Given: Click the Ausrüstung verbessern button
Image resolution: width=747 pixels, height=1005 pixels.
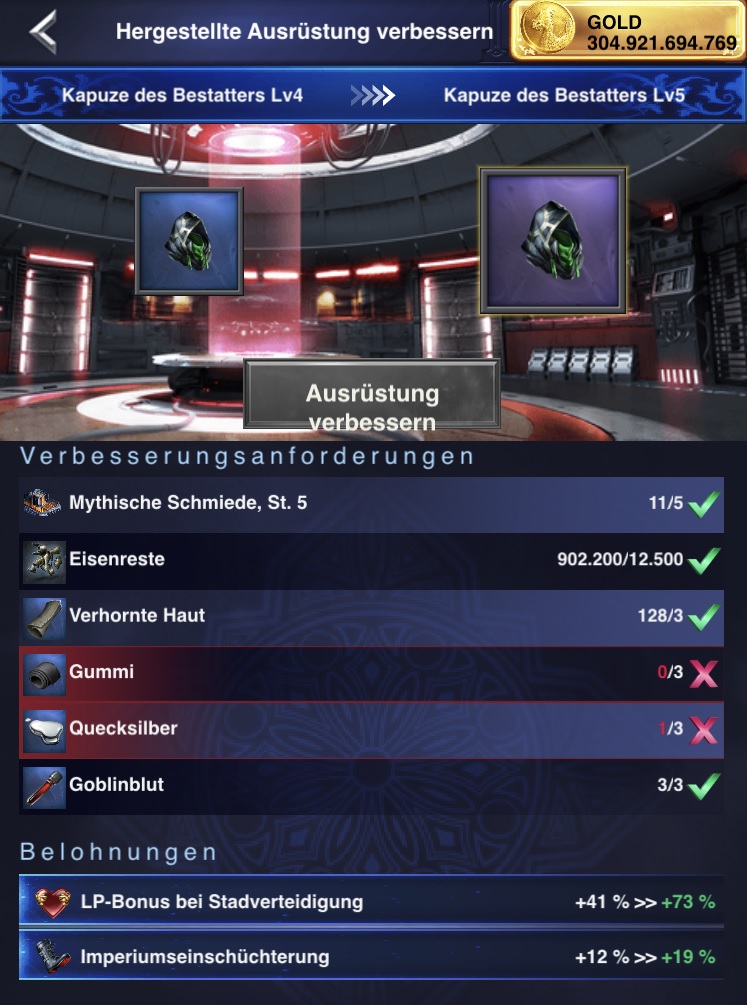Looking at the screenshot, I should [372, 405].
